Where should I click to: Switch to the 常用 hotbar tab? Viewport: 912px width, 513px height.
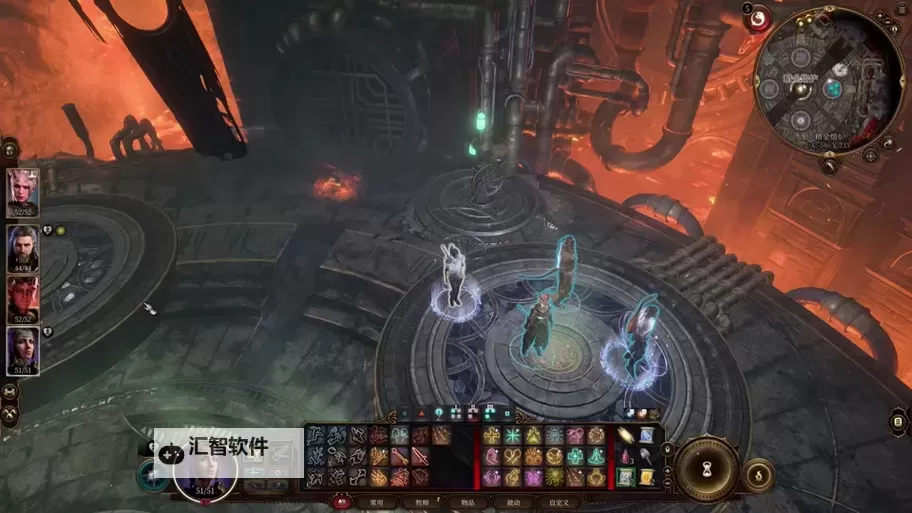pos(375,502)
